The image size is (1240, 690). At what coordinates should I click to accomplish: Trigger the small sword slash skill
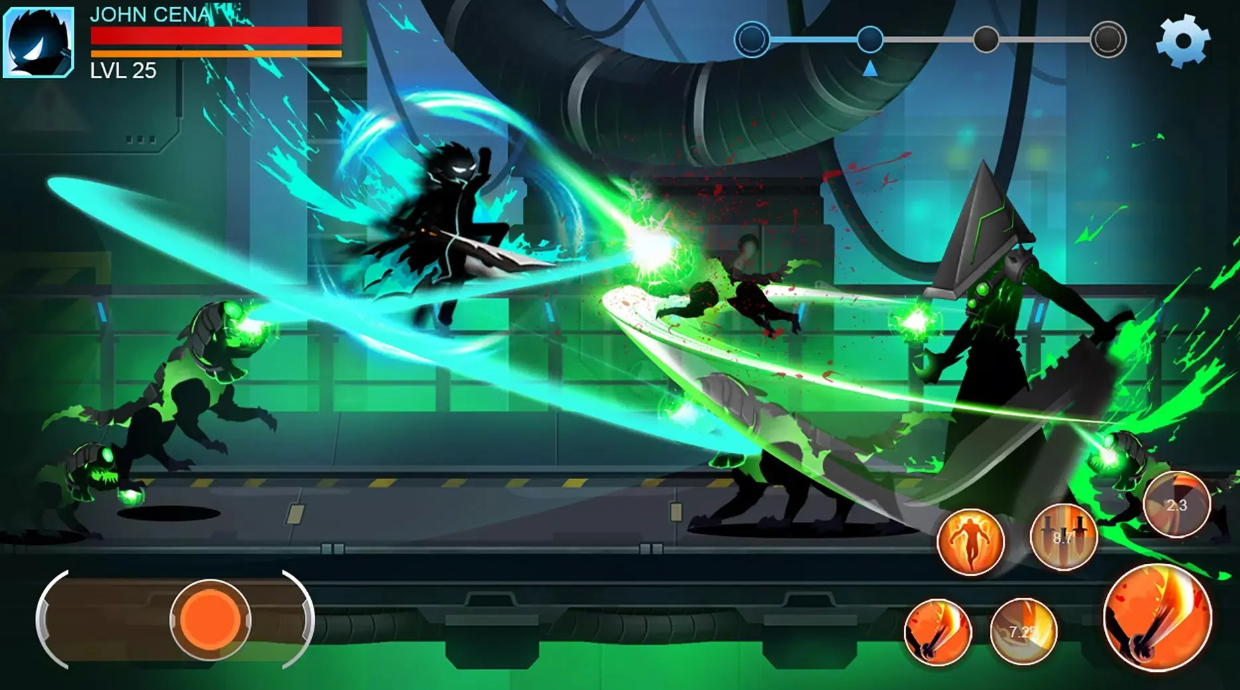938,632
